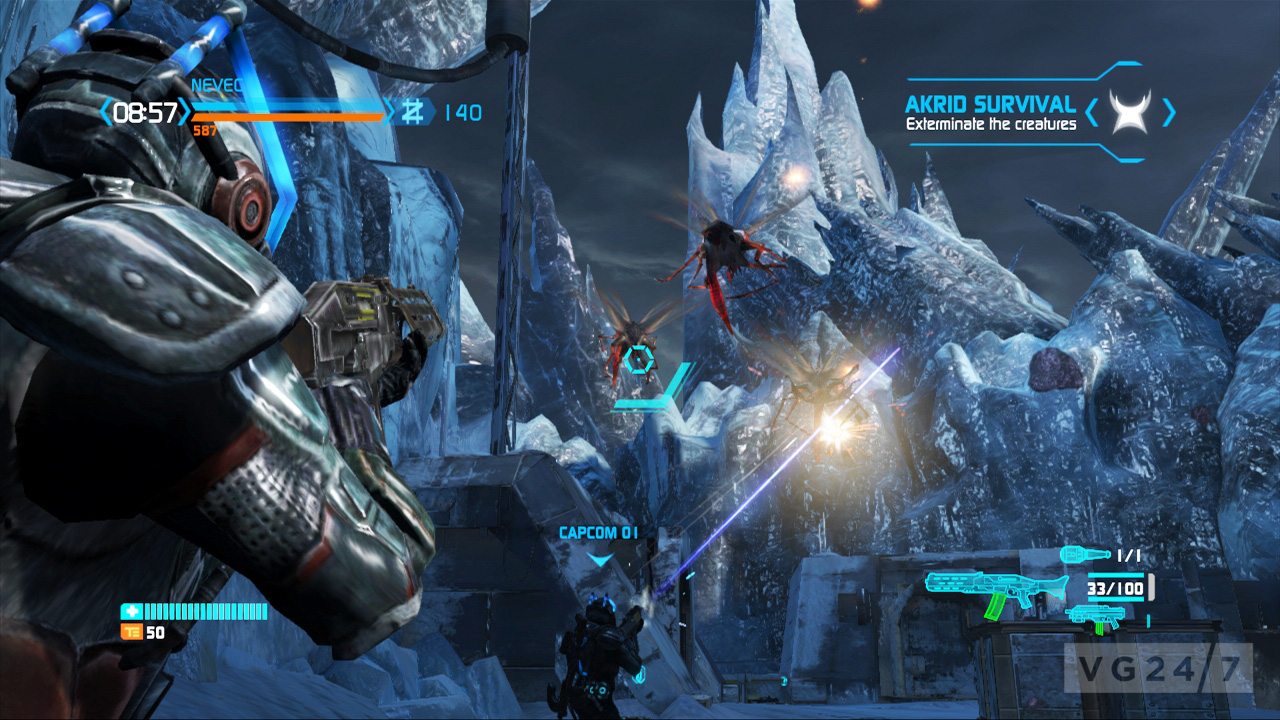Image resolution: width=1280 pixels, height=720 pixels.
Task: Select the orange thermal energy icon
Action: click(131, 632)
